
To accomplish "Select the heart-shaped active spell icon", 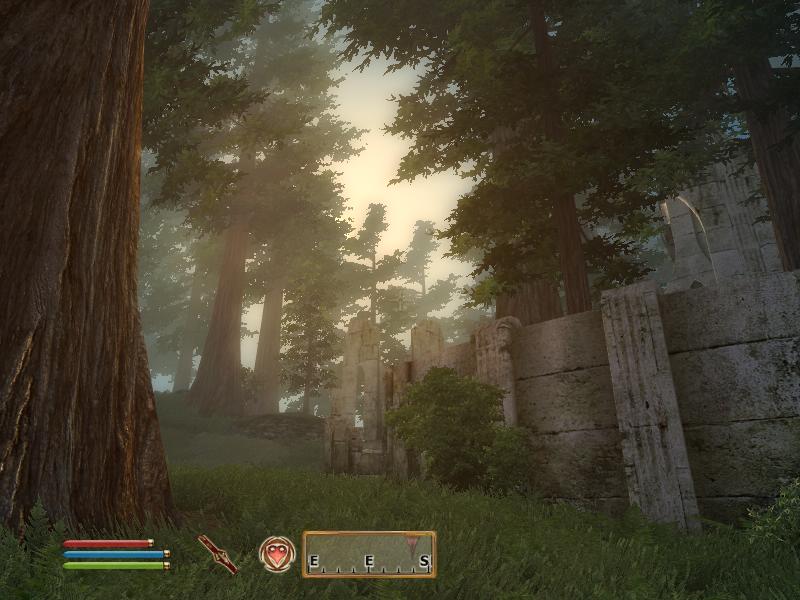I will pos(277,553).
